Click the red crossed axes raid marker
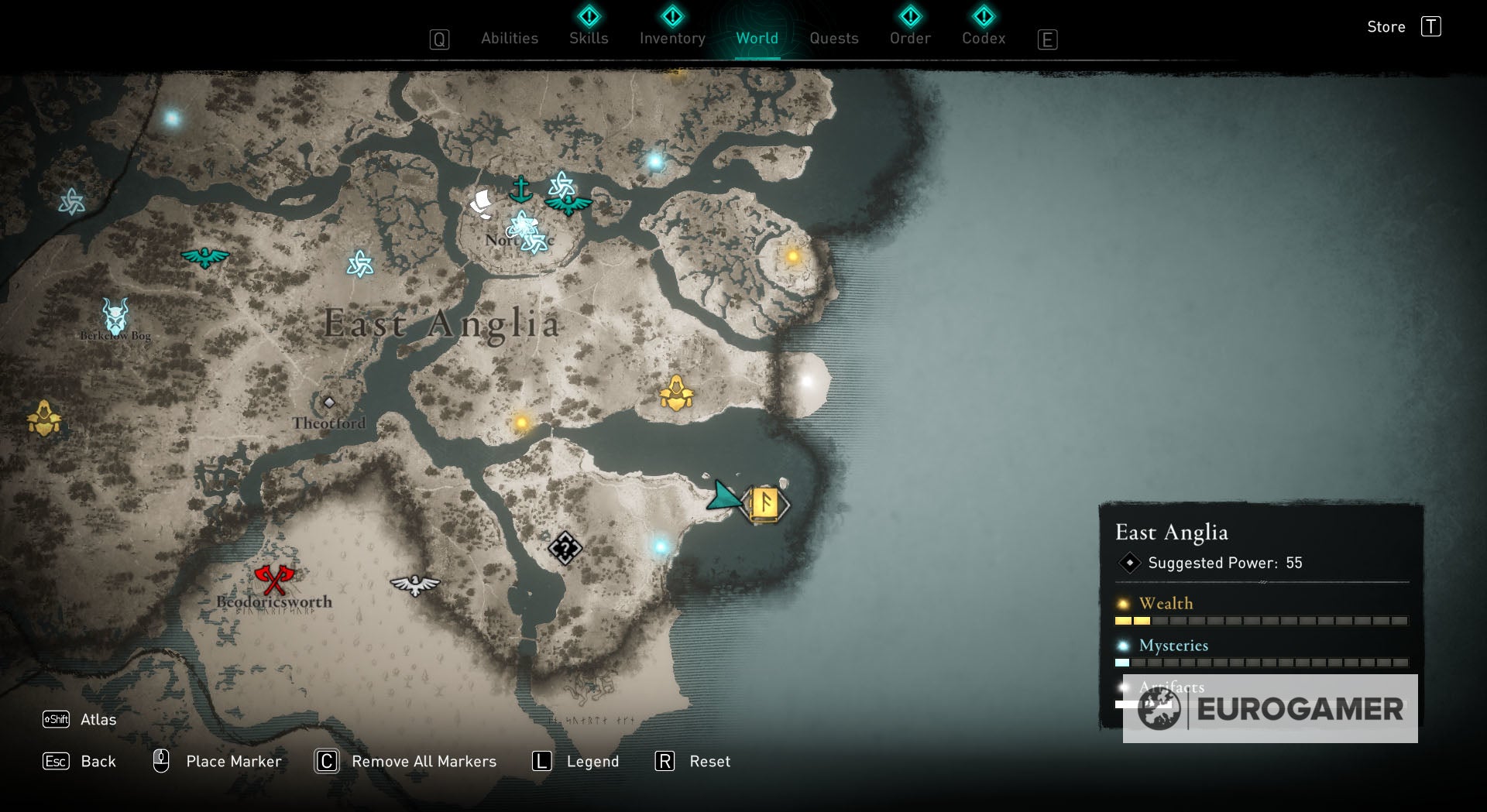Screen dimensions: 1487x812 point(273,577)
